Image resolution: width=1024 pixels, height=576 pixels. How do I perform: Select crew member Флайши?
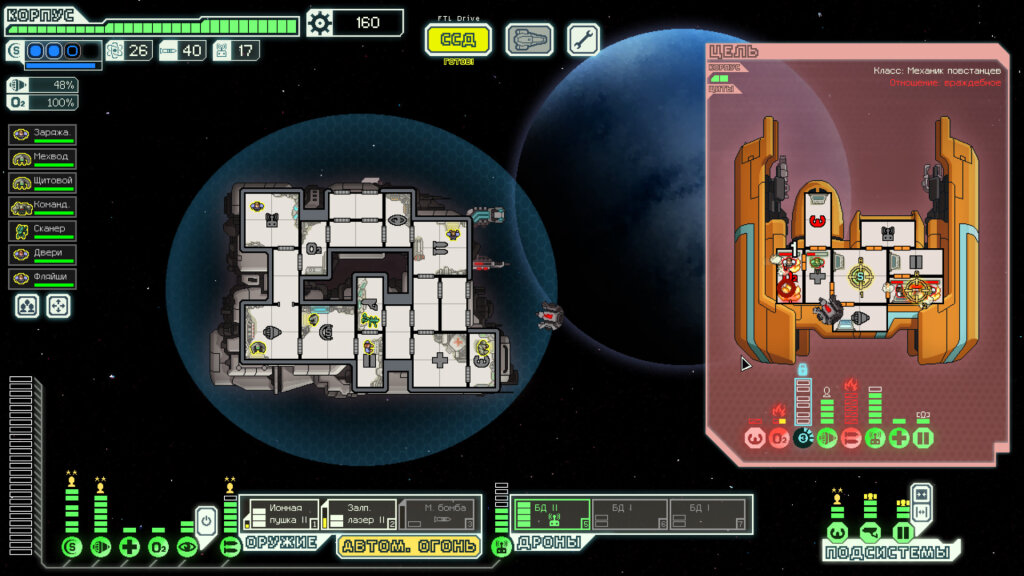click(43, 279)
